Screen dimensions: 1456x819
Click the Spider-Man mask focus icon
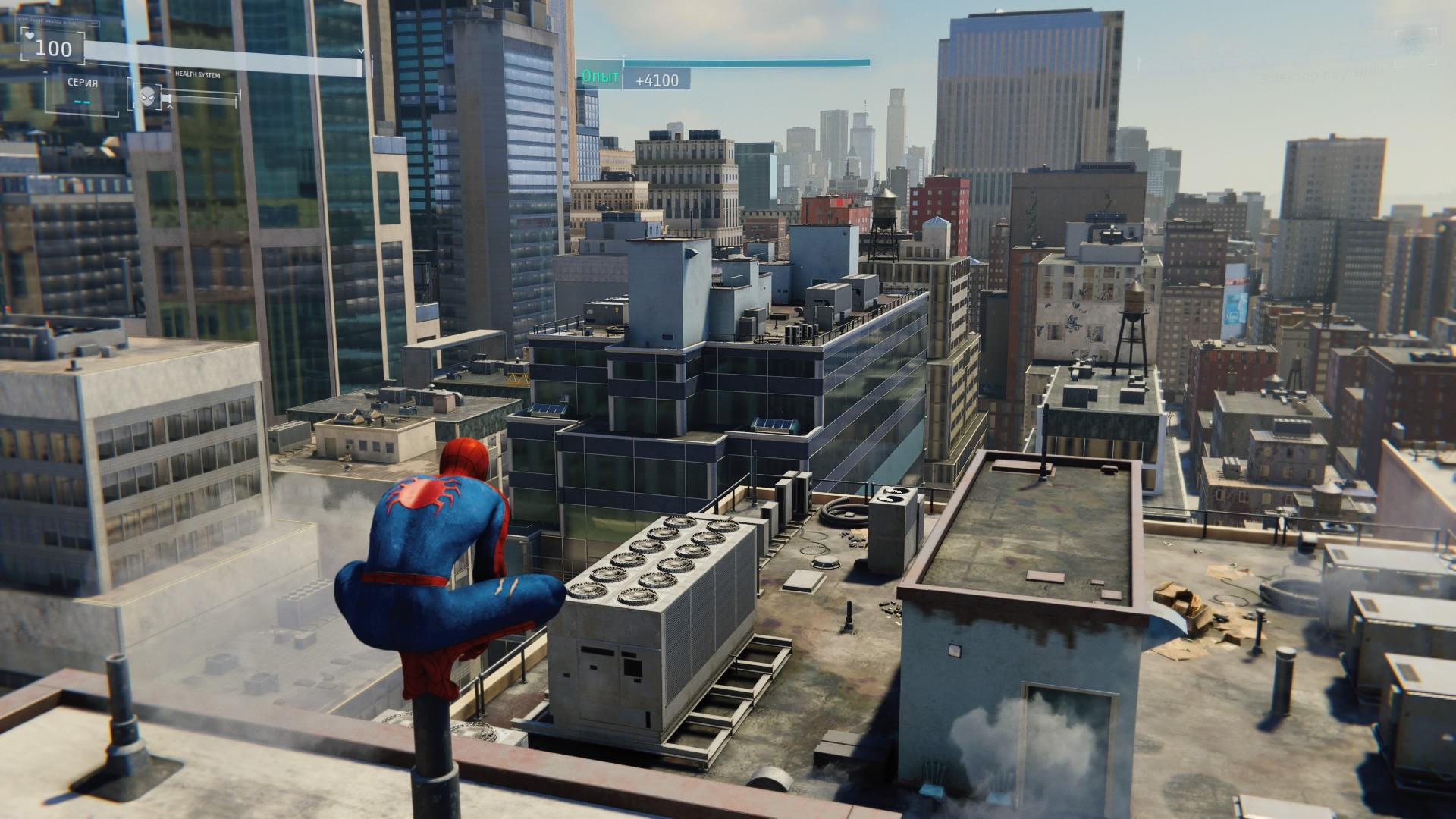(148, 96)
